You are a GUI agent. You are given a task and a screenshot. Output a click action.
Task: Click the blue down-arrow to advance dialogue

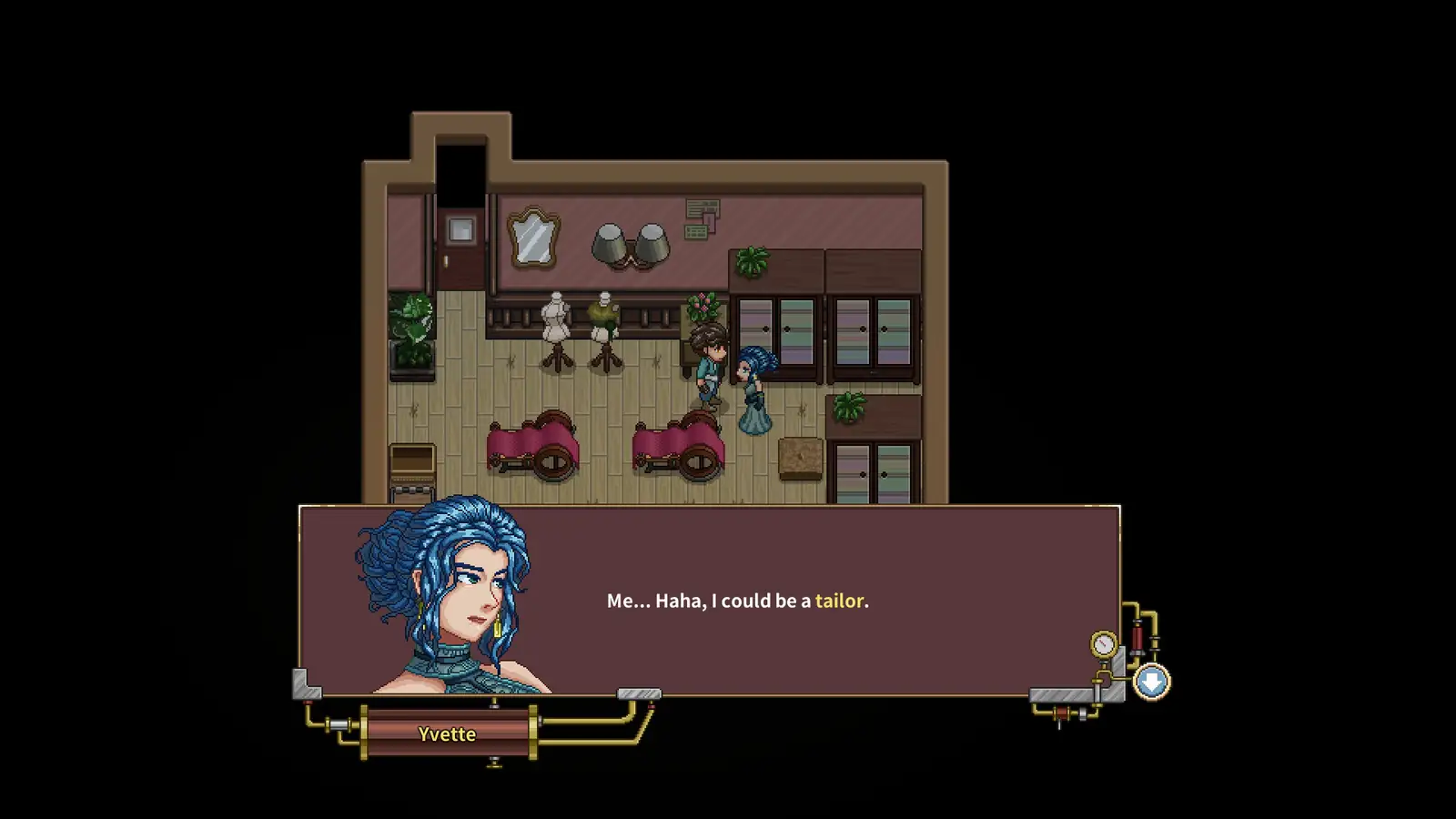[1151, 681]
